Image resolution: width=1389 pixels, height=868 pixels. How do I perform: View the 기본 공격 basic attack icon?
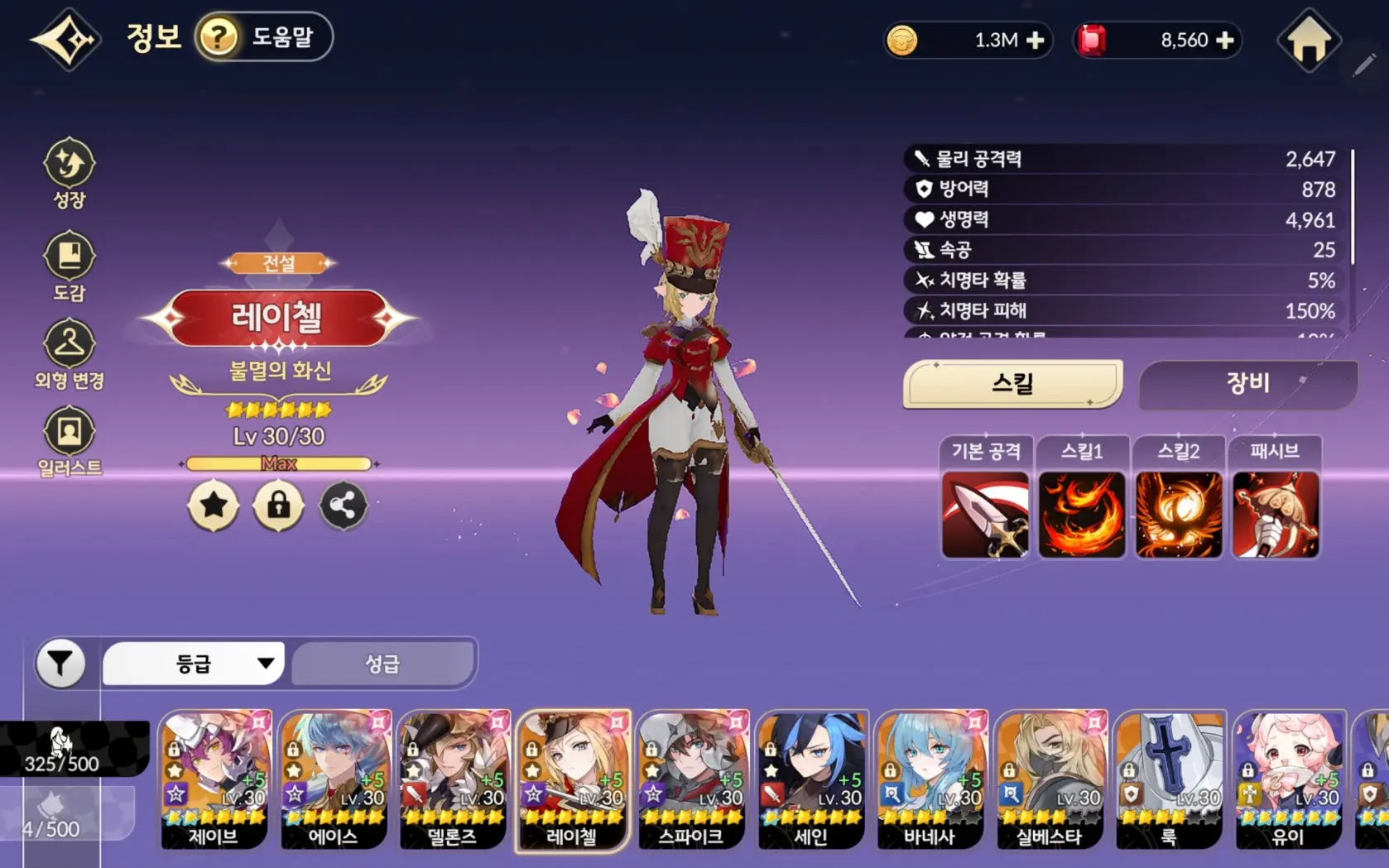coord(985,514)
